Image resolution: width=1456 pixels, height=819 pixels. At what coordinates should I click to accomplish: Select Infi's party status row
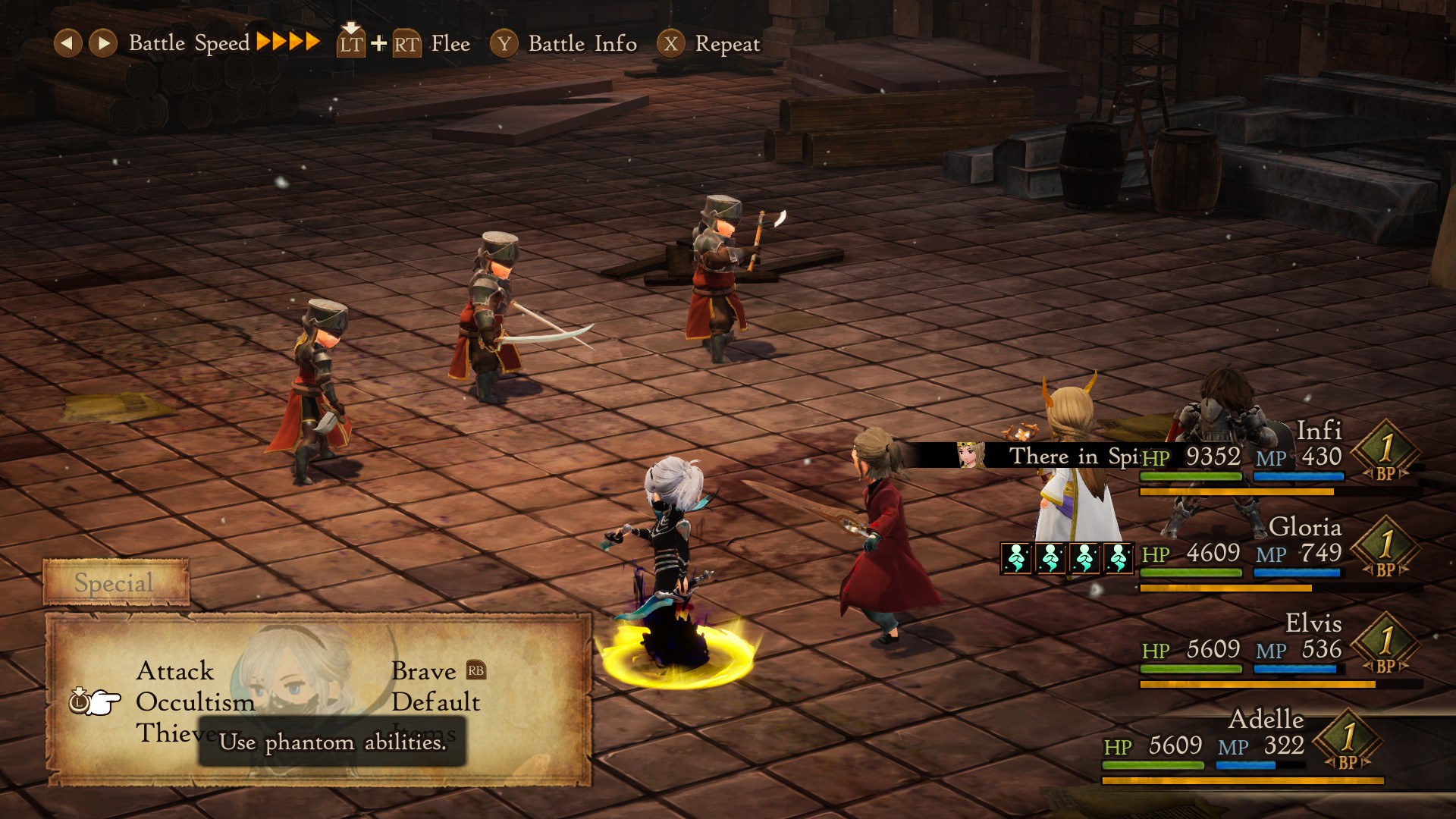click(x=1274, y=457)
